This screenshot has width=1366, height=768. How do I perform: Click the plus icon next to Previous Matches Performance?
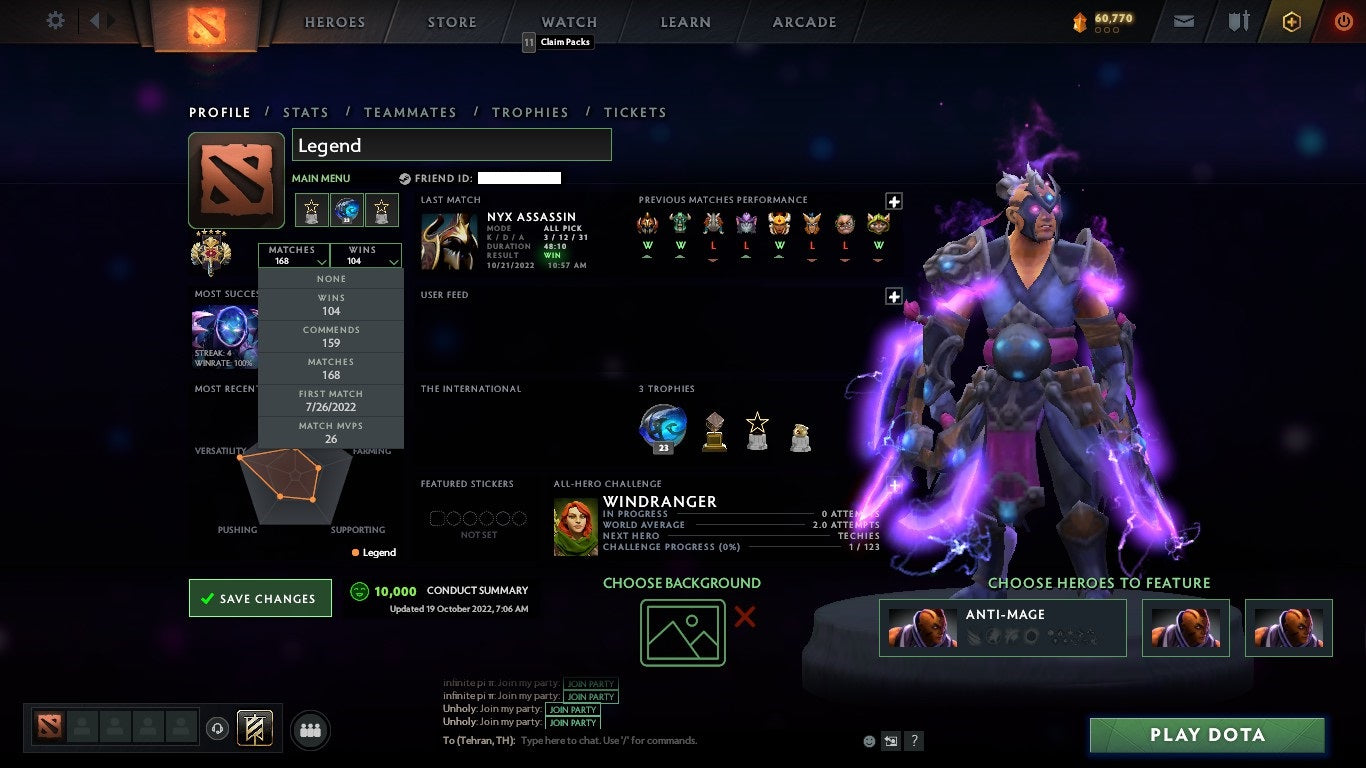click(893, 200)
